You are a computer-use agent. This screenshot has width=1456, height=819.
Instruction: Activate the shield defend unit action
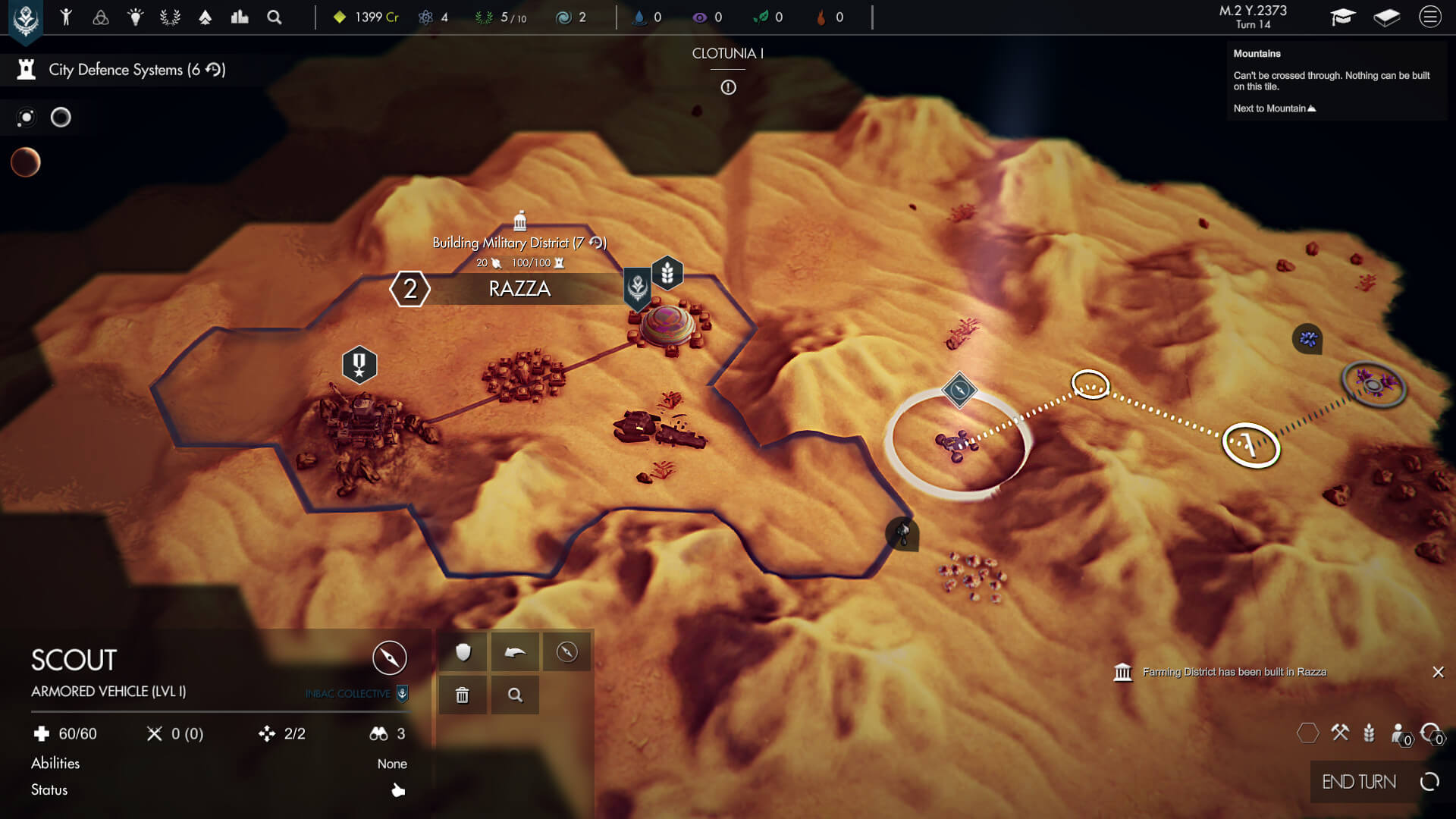(463, 652)
